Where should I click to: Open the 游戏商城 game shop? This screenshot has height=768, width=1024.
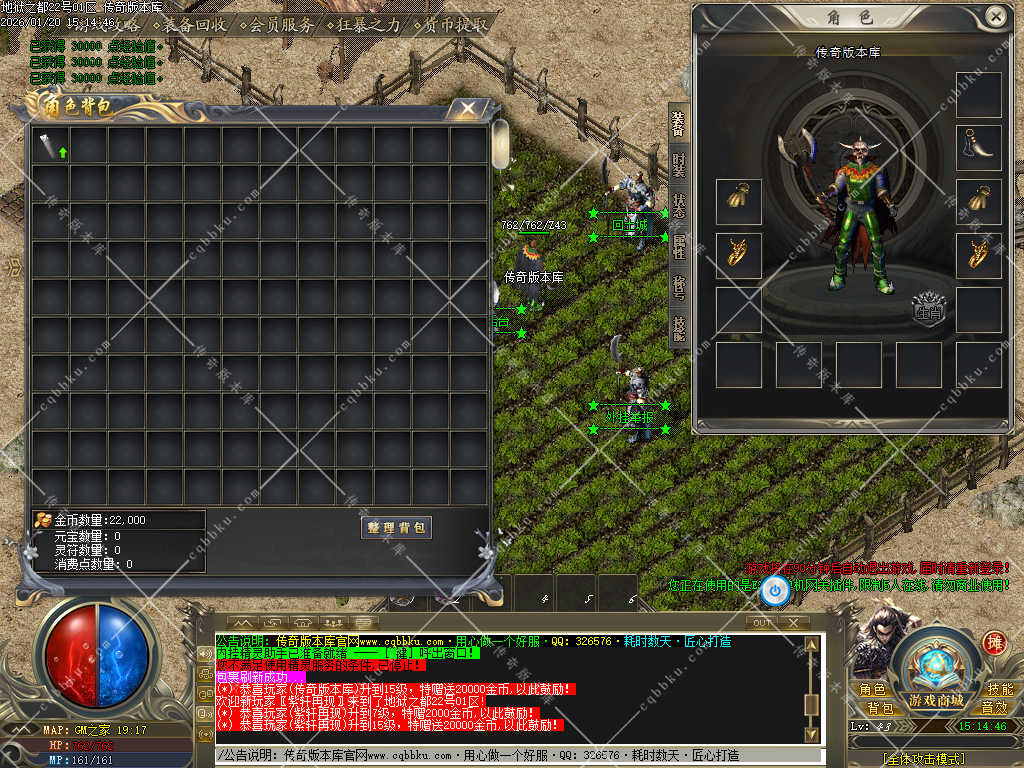click(x=936, y=699)
